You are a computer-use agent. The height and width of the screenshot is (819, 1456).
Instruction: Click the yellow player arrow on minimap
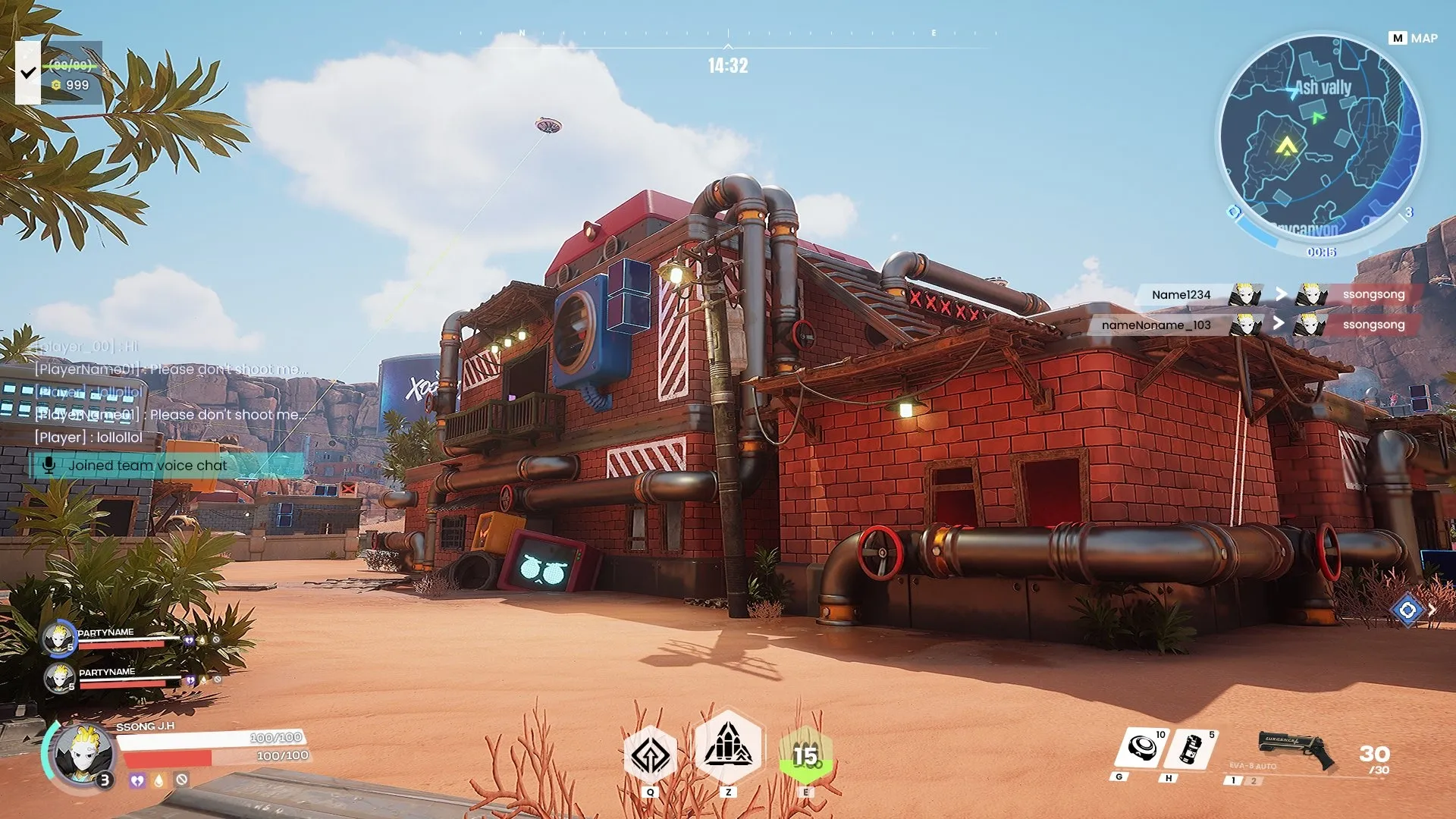(1286, 146)
